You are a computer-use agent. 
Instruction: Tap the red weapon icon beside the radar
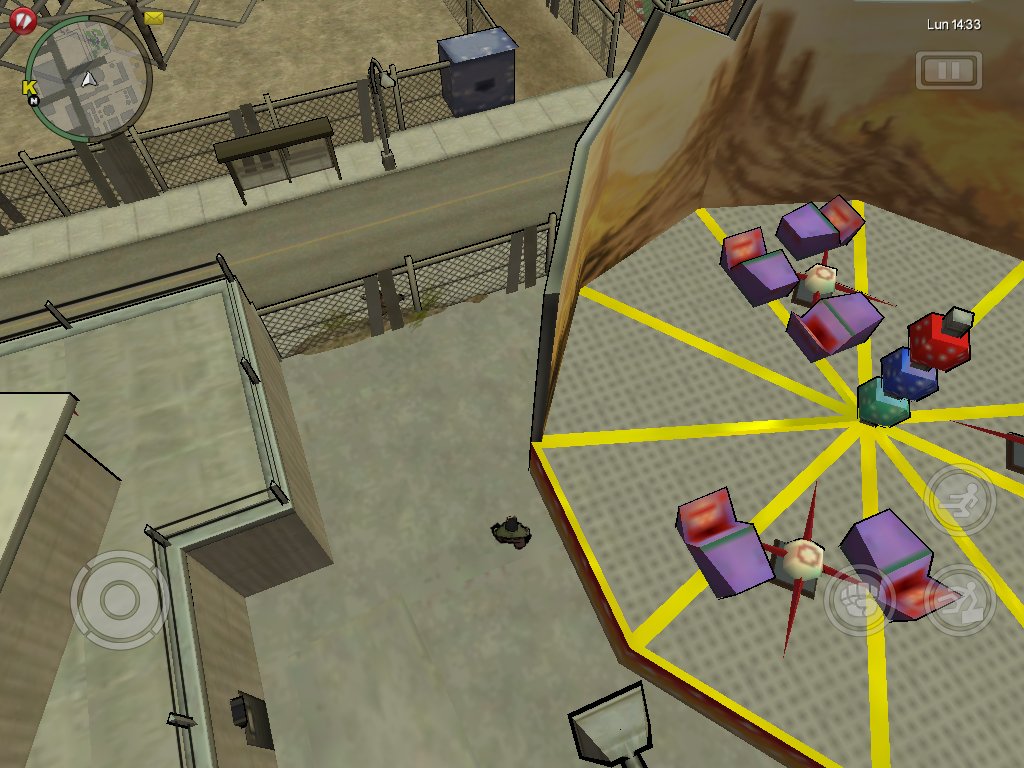pos(20,18)
